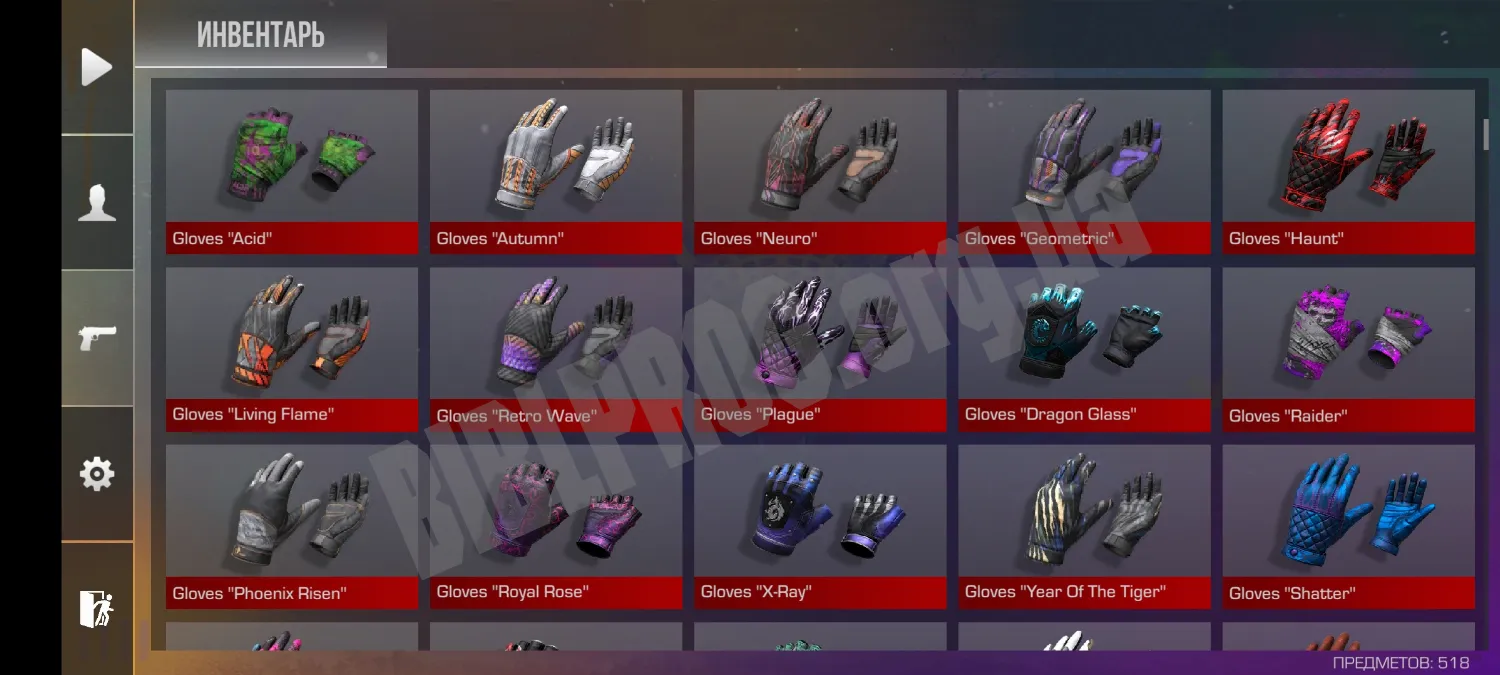Choose the Gloves "Autumn" item
This screenshot has height=675, width=1500.
coord(556,171)
